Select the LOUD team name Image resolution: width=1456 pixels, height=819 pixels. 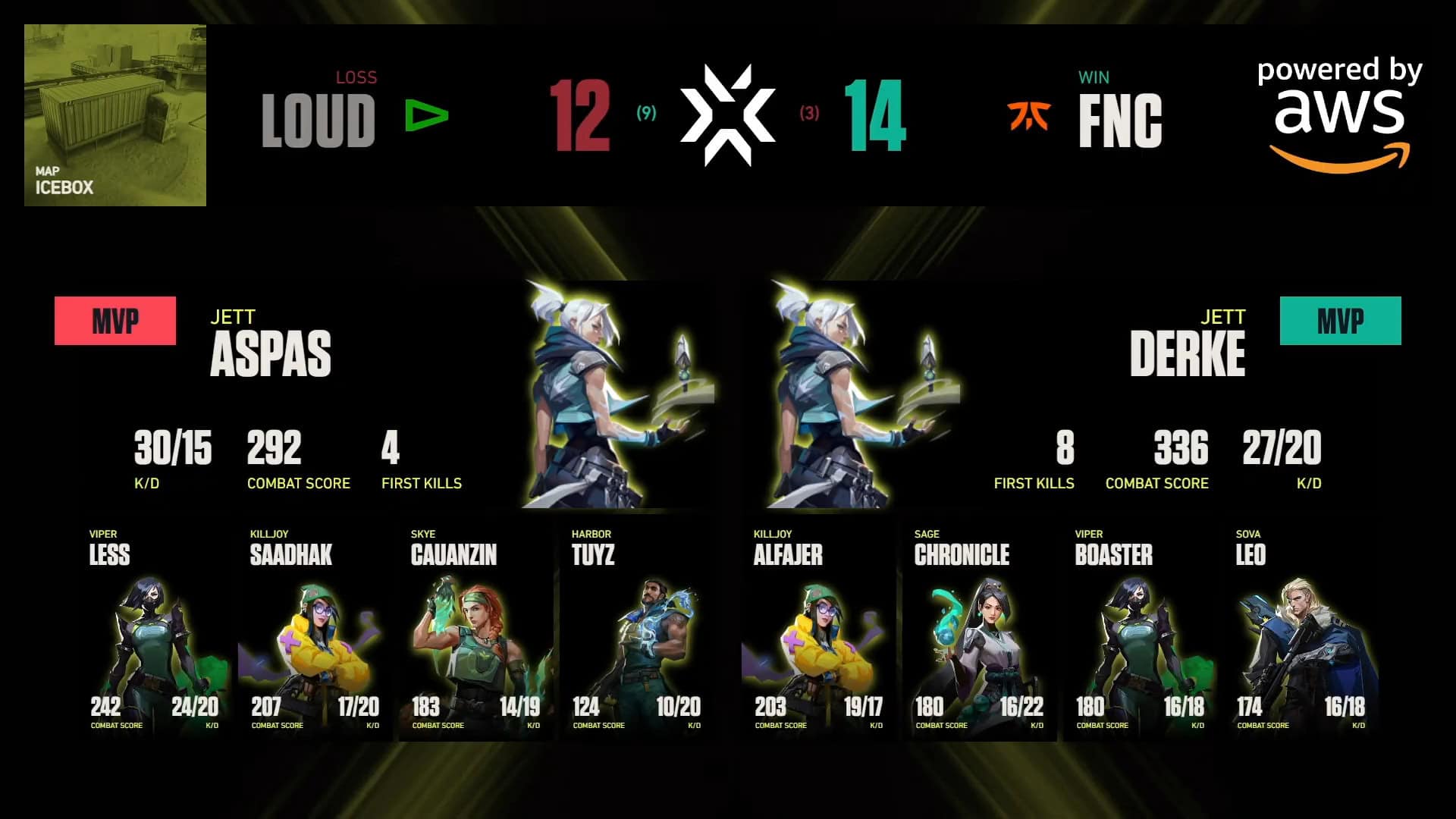point(318,118)
